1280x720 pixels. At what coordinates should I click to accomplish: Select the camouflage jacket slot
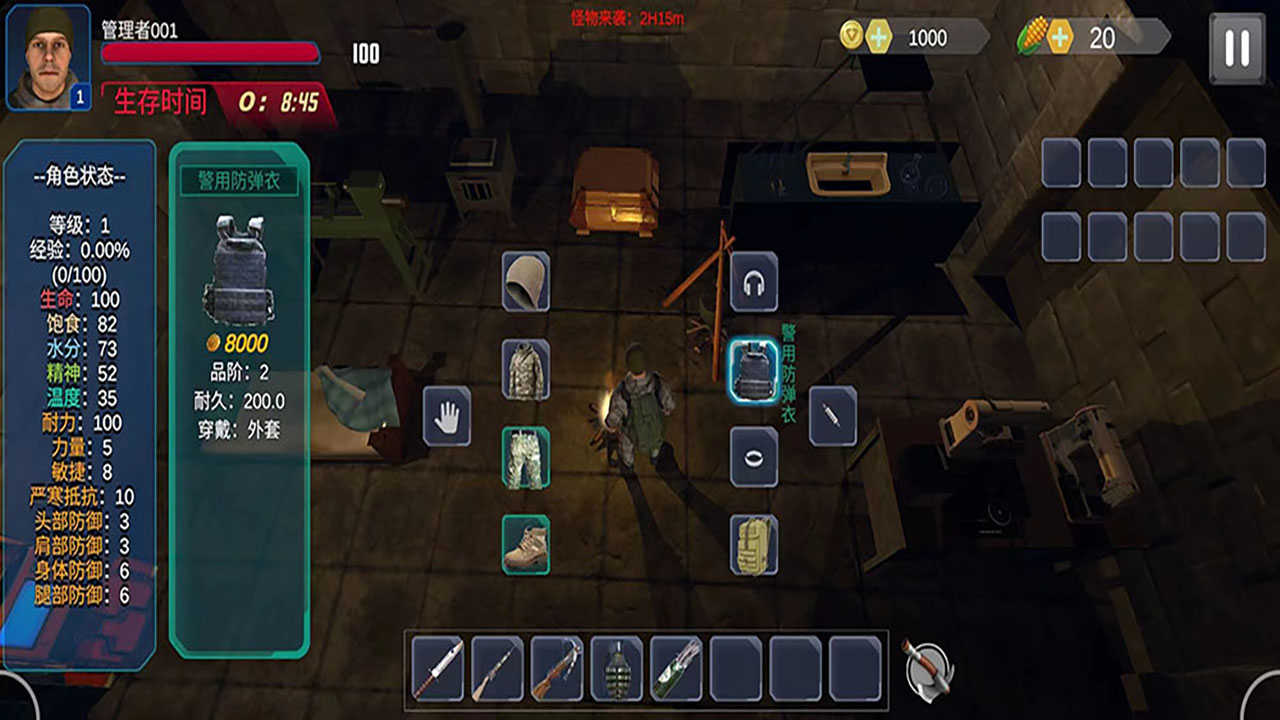point(526,370)
